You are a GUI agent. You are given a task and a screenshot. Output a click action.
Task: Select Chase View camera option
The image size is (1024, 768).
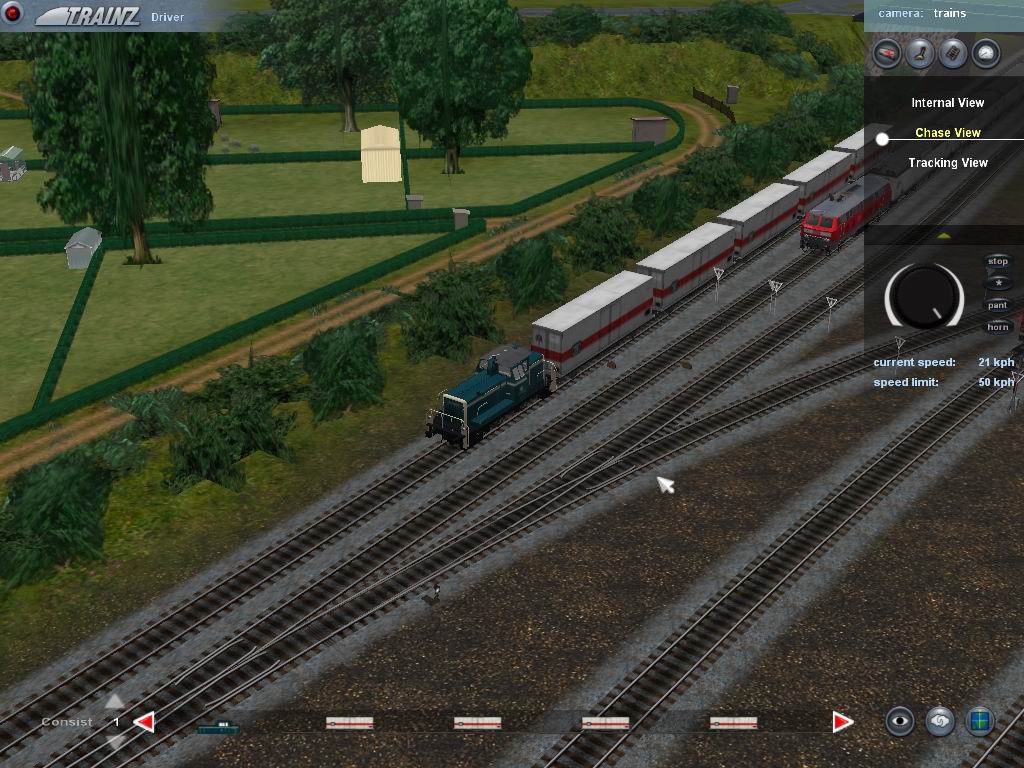click(947, 133)
